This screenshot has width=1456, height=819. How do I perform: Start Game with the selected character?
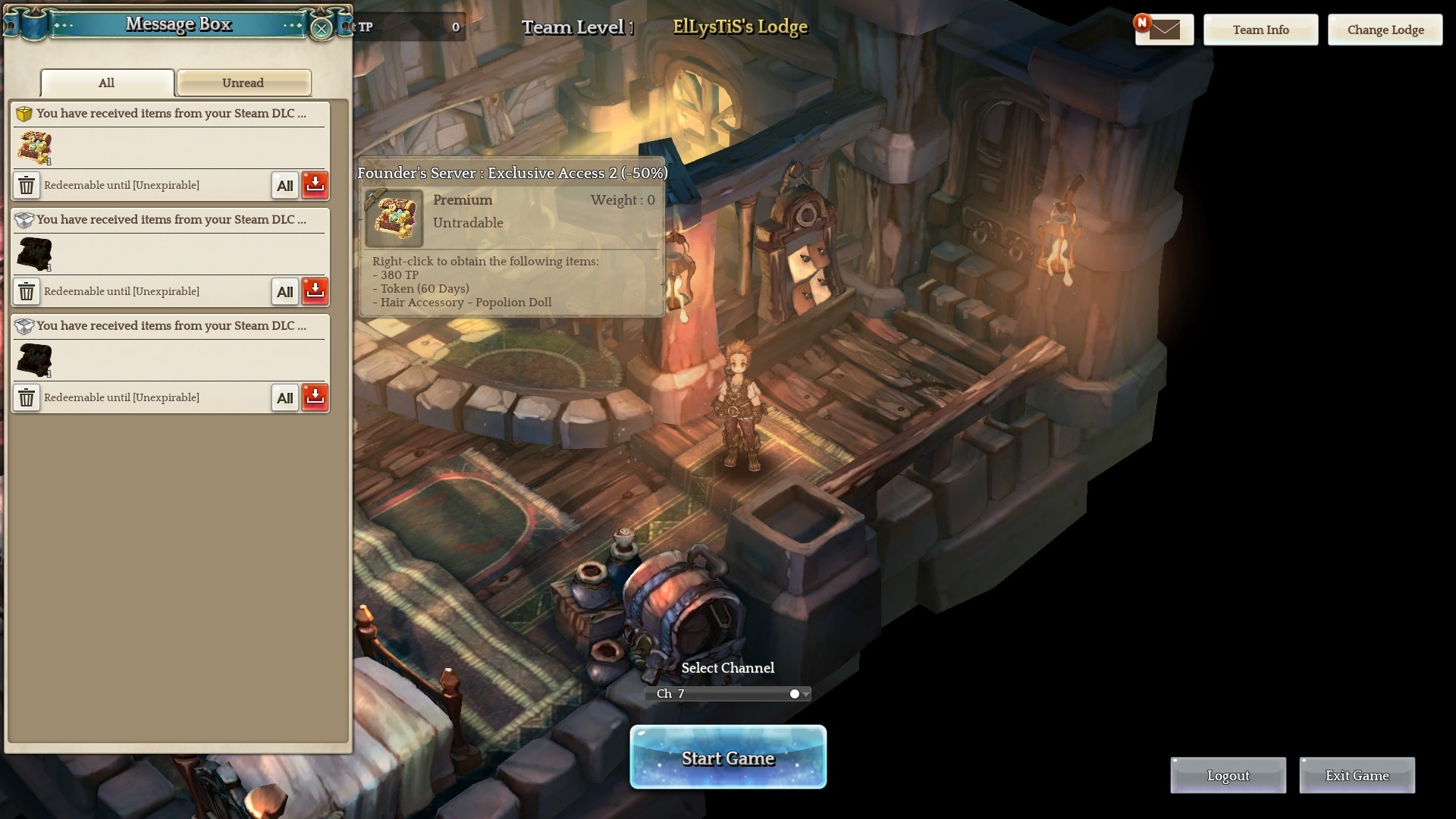728,758
